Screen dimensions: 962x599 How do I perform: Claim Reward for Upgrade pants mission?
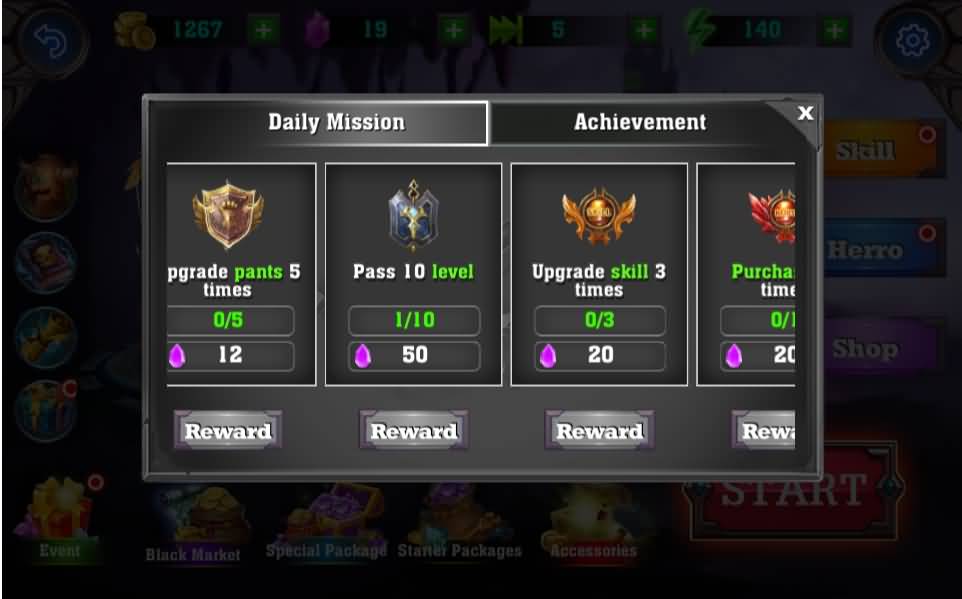(228, 431)
